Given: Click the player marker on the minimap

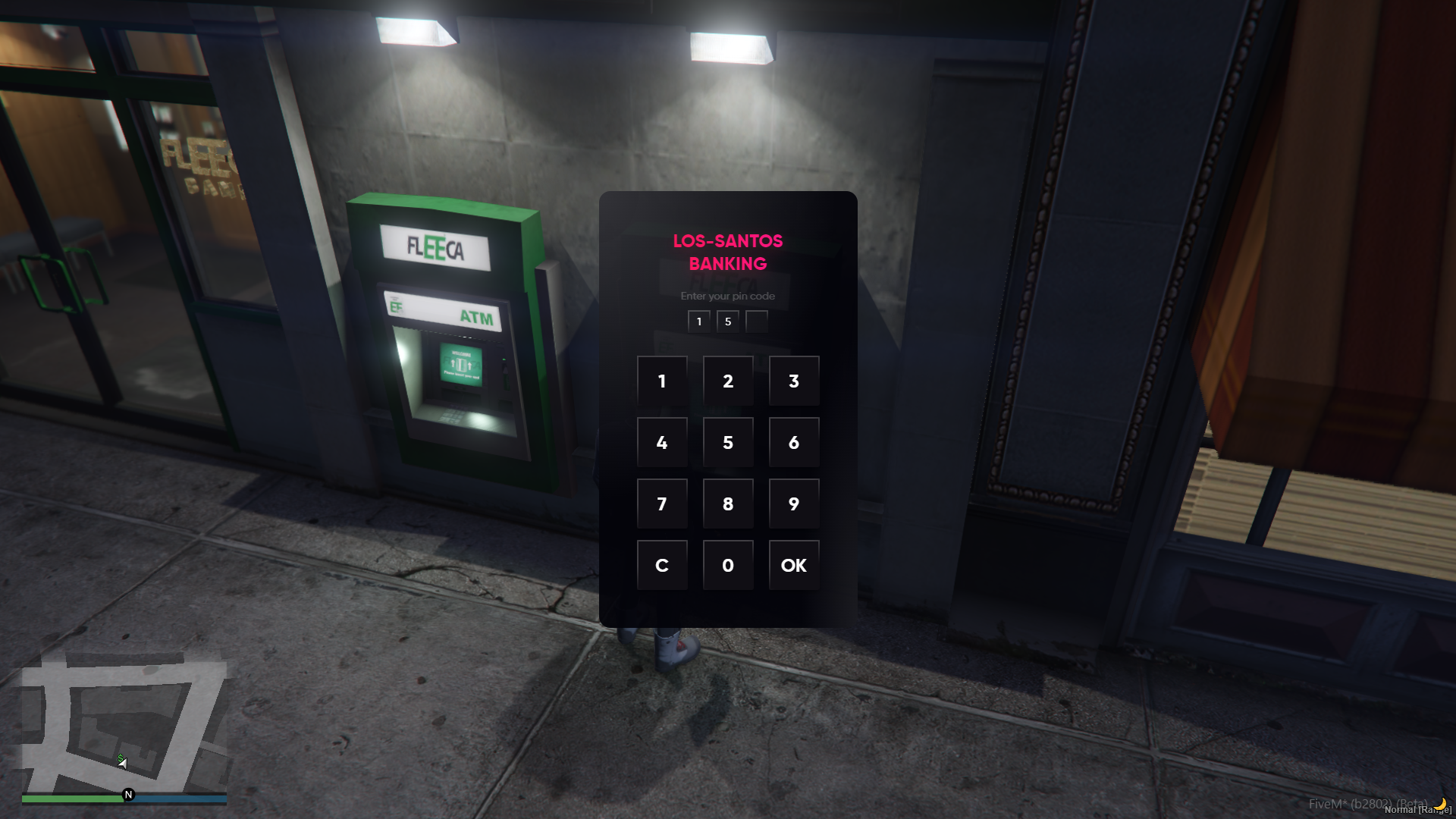Looking at the screenshot, I should coord(121,762).
